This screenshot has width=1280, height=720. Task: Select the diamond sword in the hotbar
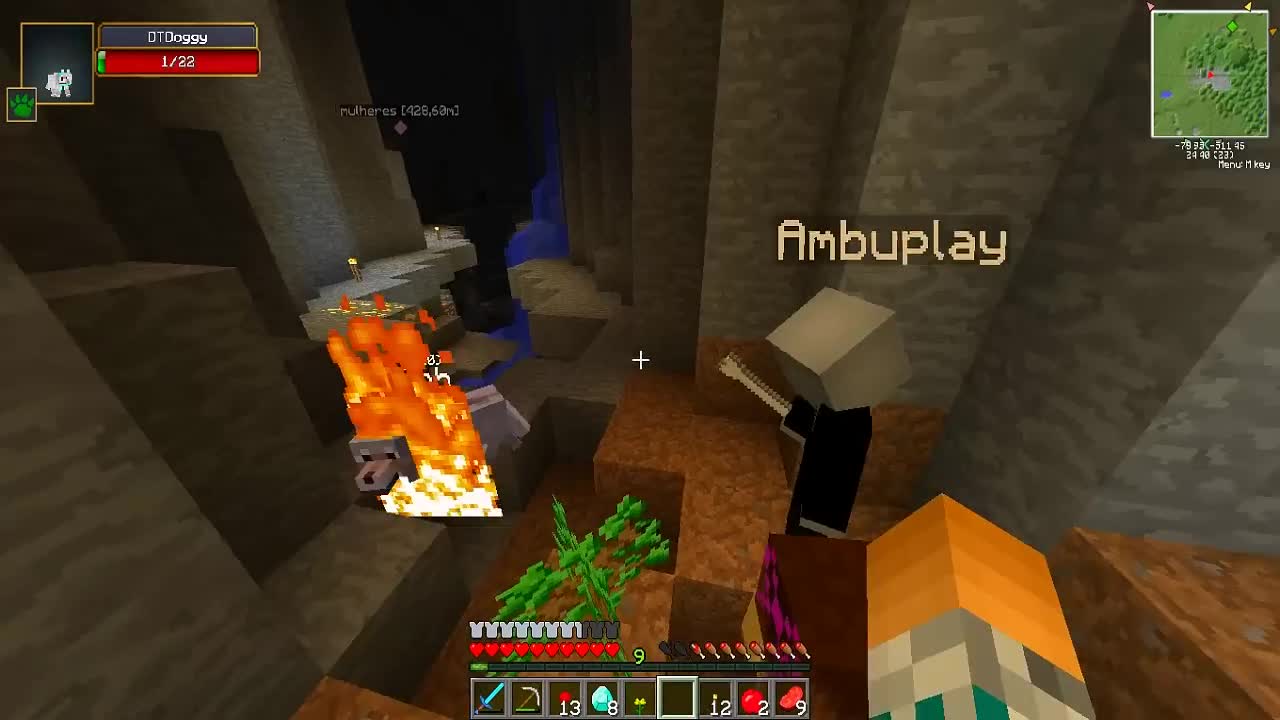489,700
